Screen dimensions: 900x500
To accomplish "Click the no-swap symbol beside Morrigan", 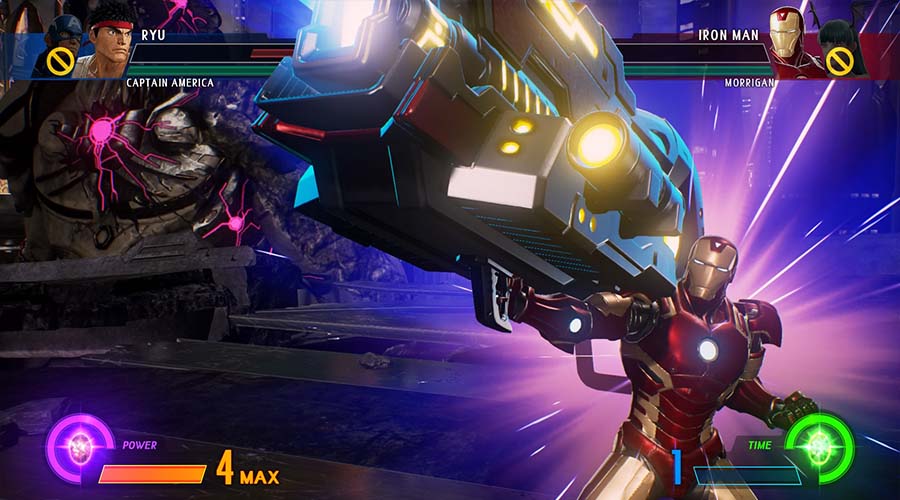I will point(838,62).
